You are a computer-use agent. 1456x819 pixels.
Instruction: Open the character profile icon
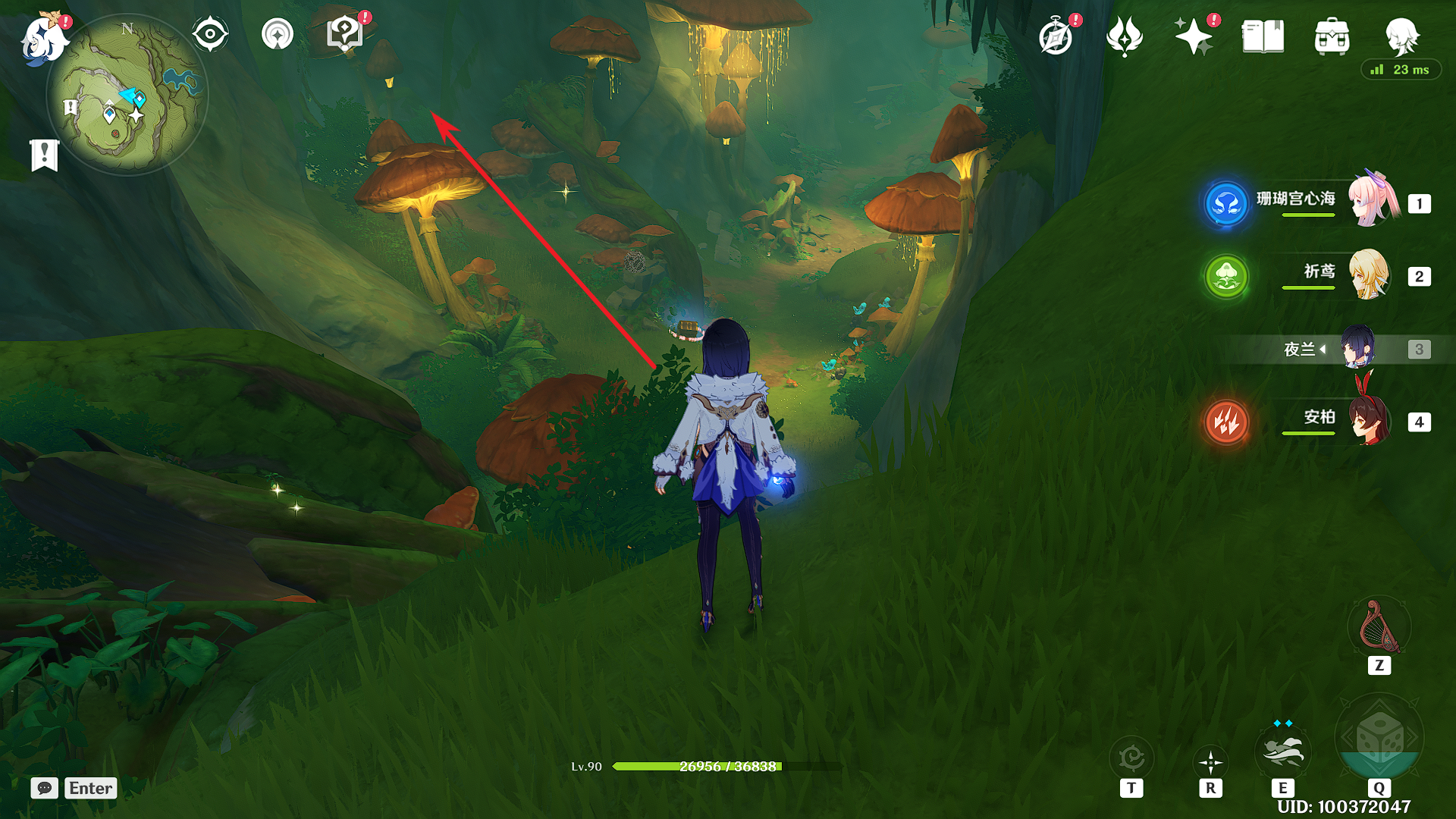pyautogui.click(x=1401, y=36)
